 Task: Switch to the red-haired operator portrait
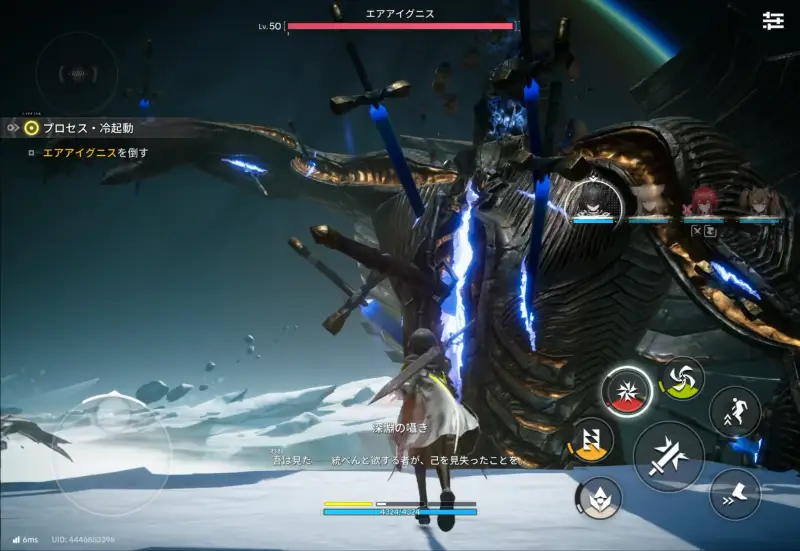(704, 203)
